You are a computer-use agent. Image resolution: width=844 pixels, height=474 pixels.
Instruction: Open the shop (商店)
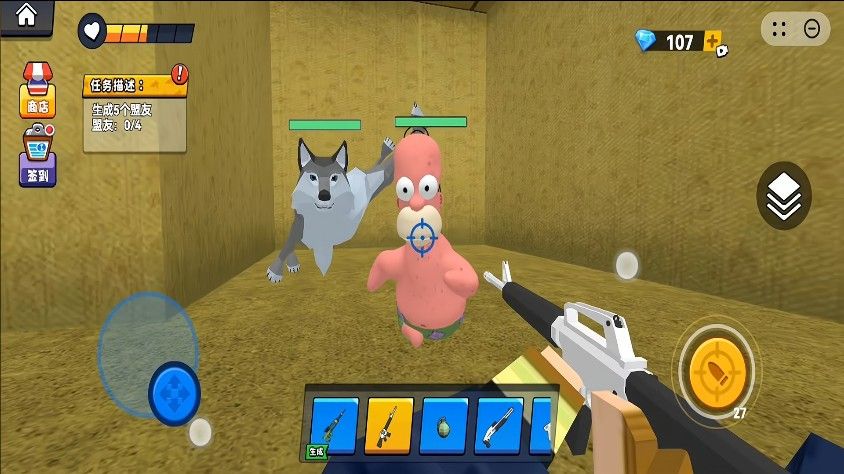[x=37, y=88]
